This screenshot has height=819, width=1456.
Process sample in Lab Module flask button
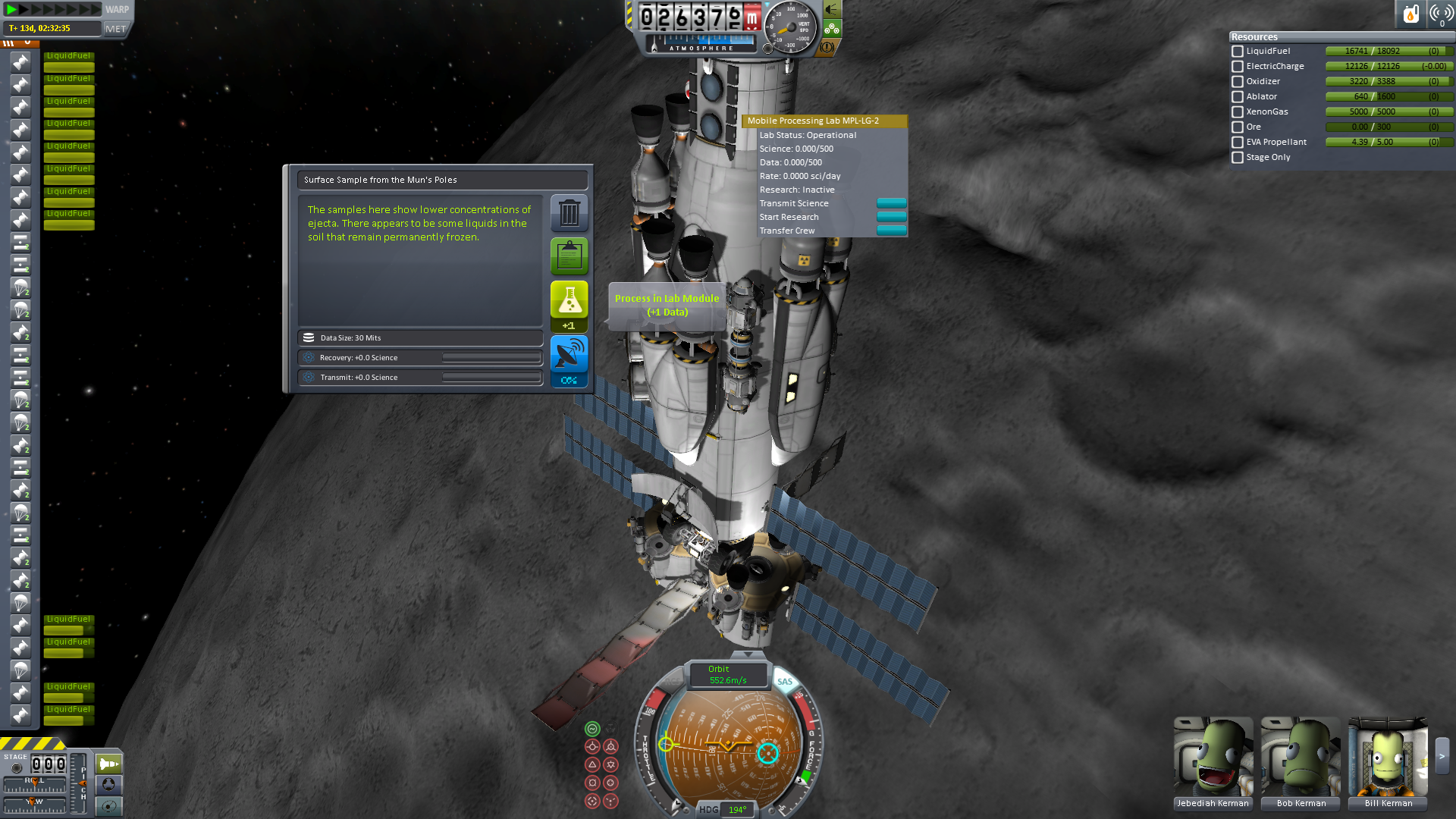569,302
